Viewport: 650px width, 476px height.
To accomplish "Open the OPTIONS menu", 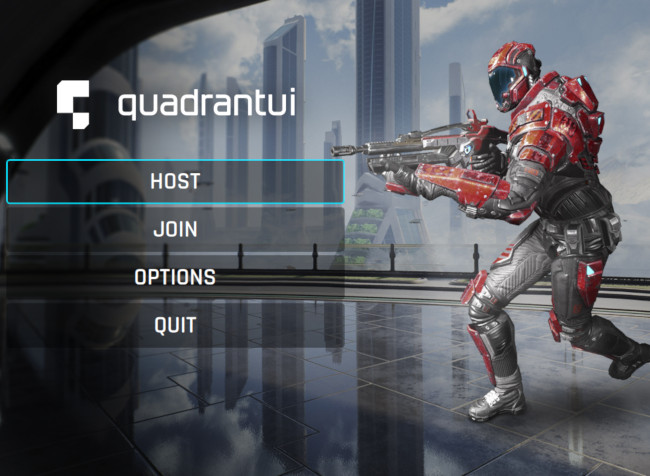I will click(175, 277).
